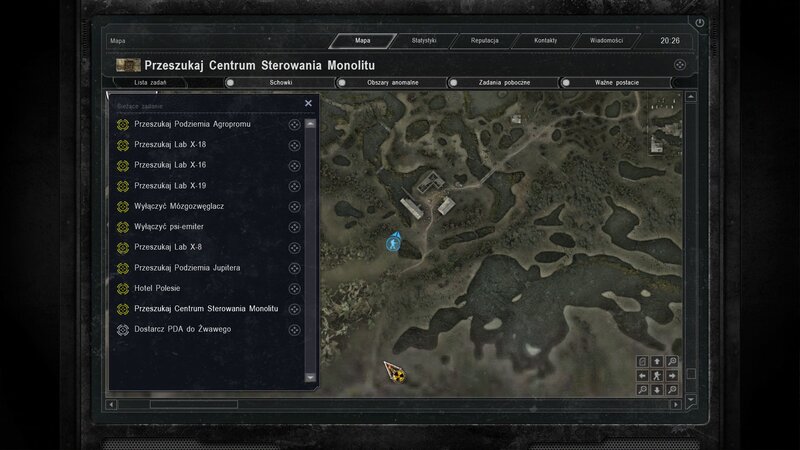Close the task list panel
Screen dimensions: 800x450
308,103
